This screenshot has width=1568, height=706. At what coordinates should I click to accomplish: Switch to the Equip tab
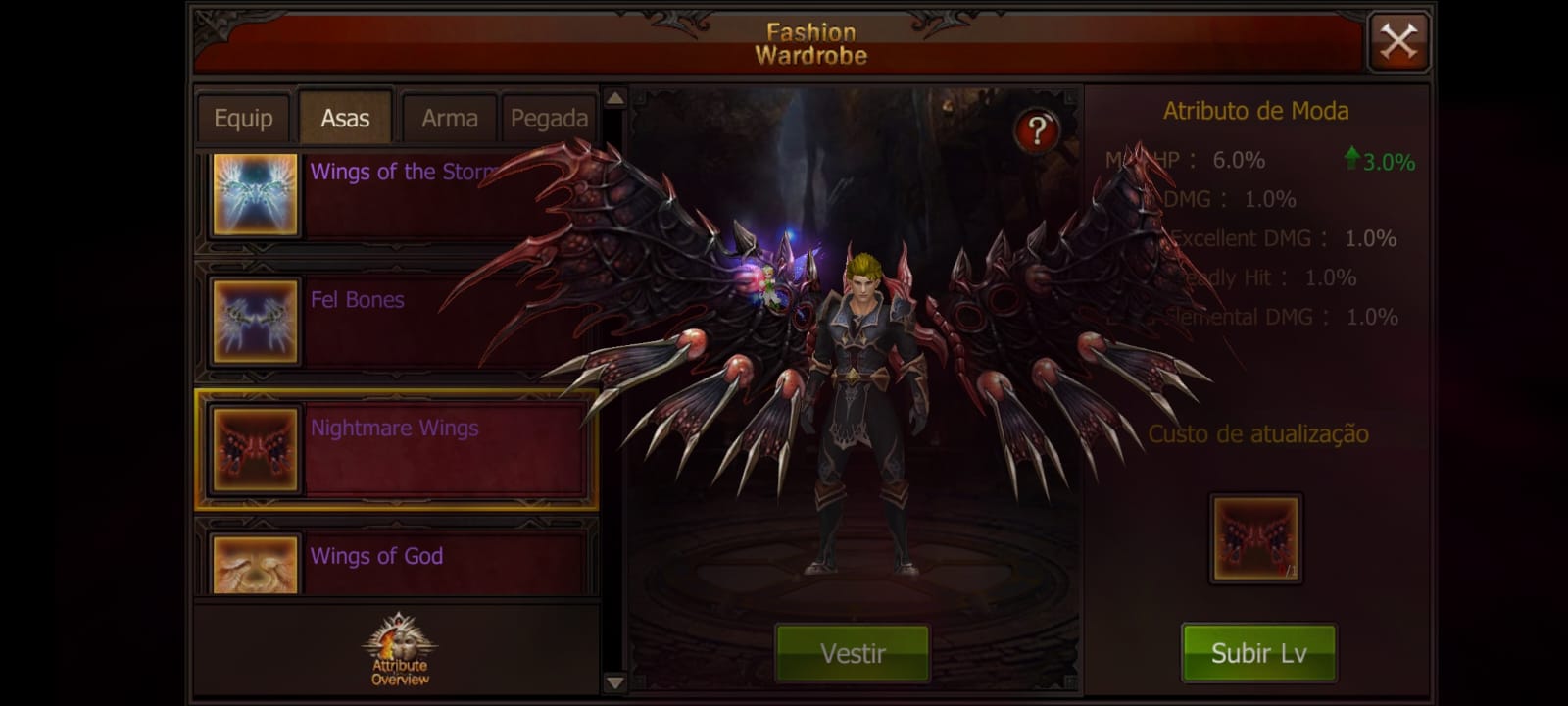[x=243, y=119]
